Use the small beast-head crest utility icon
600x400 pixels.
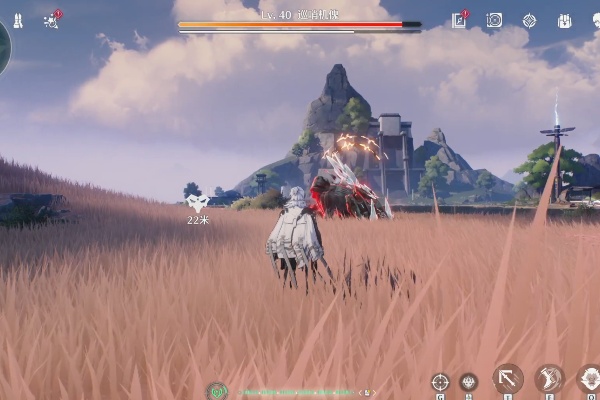(468, 381)
